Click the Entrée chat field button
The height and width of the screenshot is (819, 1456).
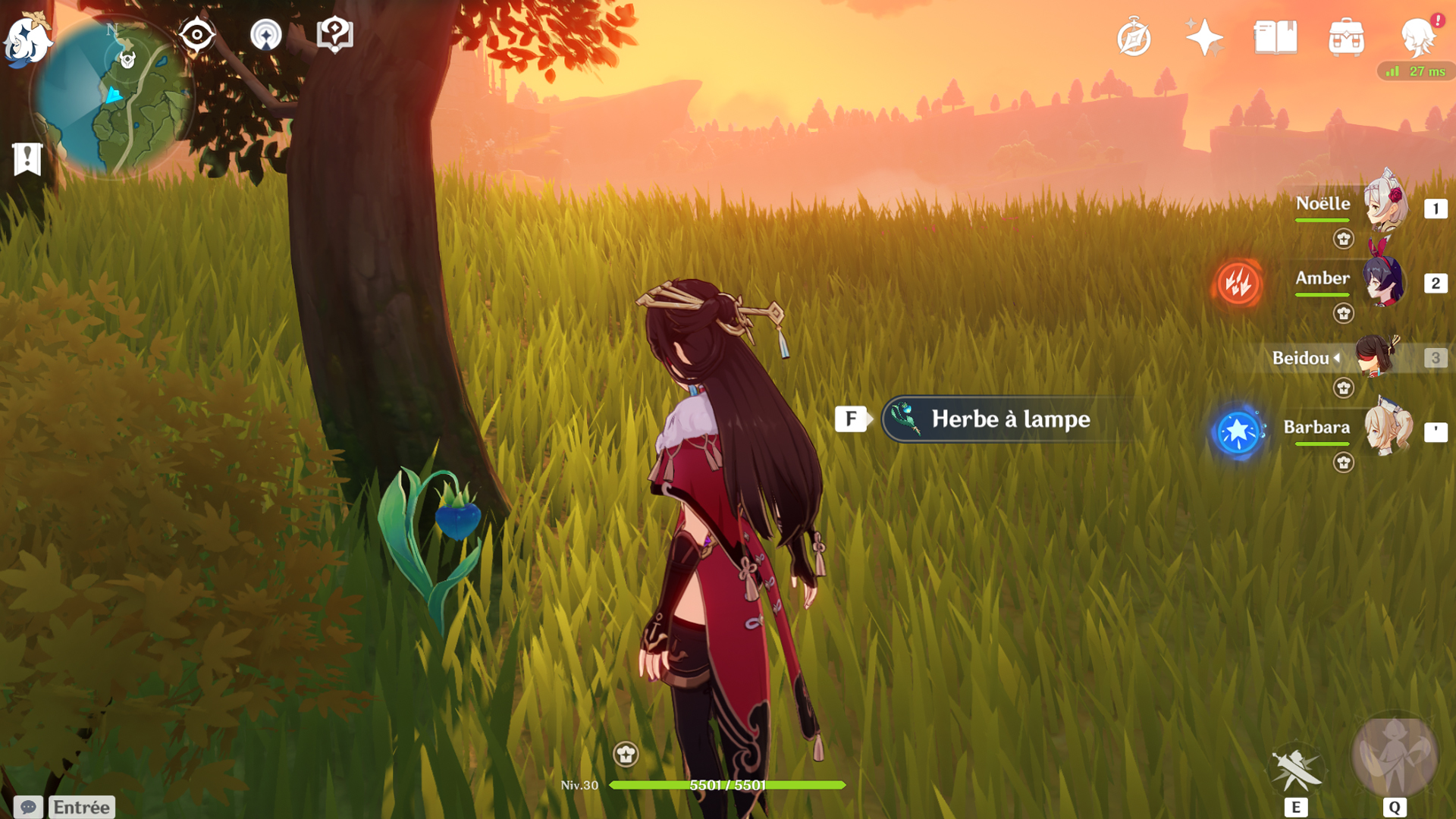[79, 807]
